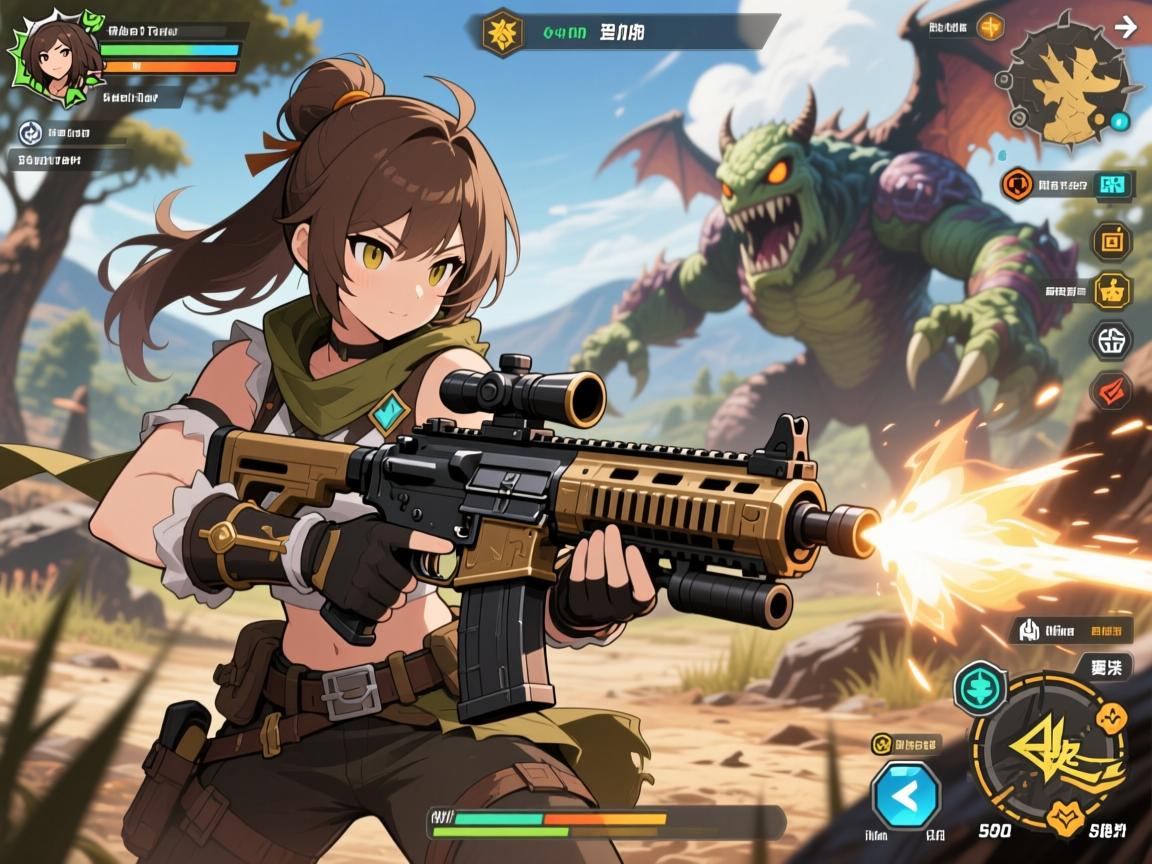Click the white arrow beside the minimap
The image size is (1152, 864).
[x=1125, y=27]
